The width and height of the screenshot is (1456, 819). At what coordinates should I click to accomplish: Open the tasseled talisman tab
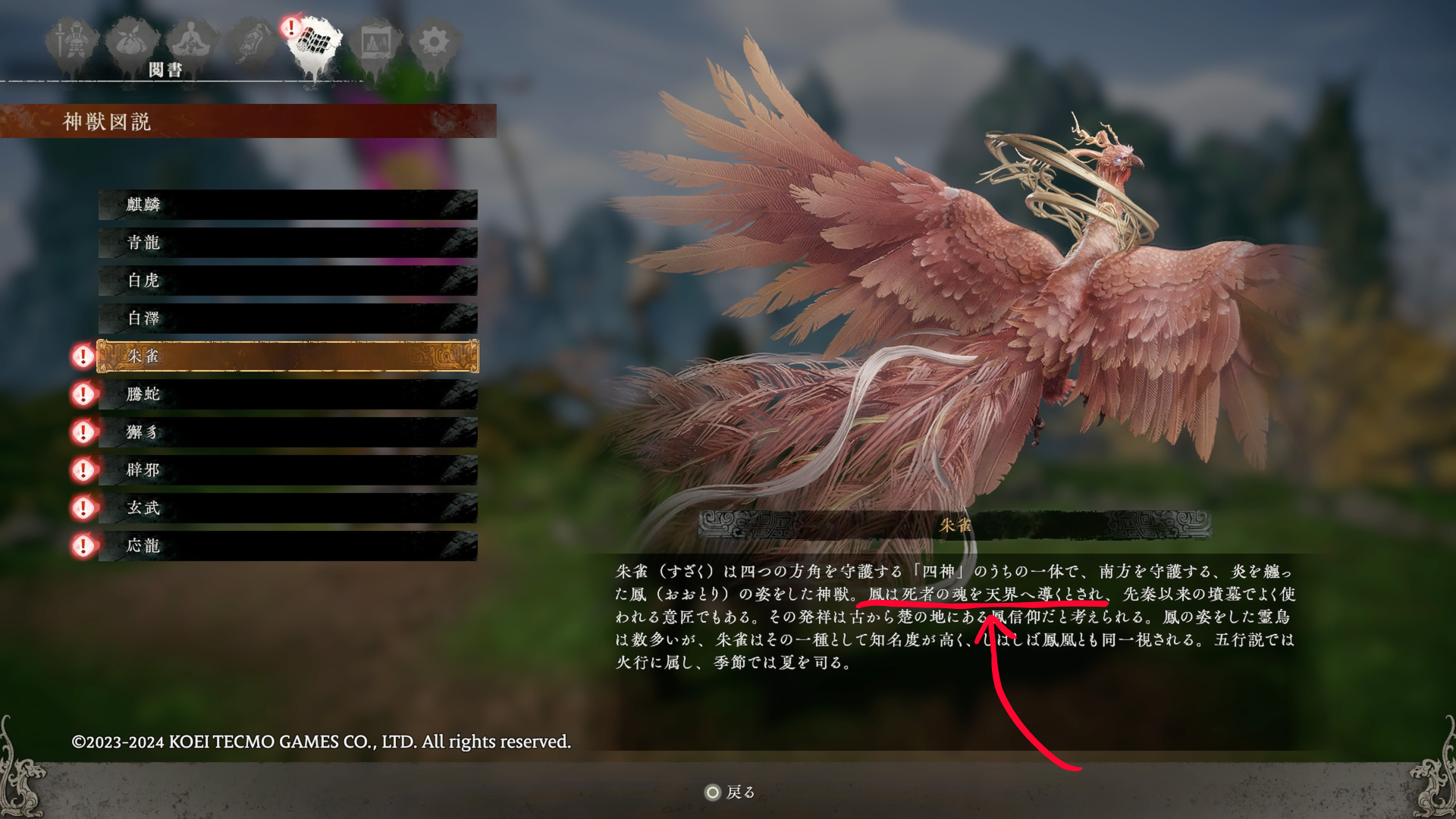[253, 42]
